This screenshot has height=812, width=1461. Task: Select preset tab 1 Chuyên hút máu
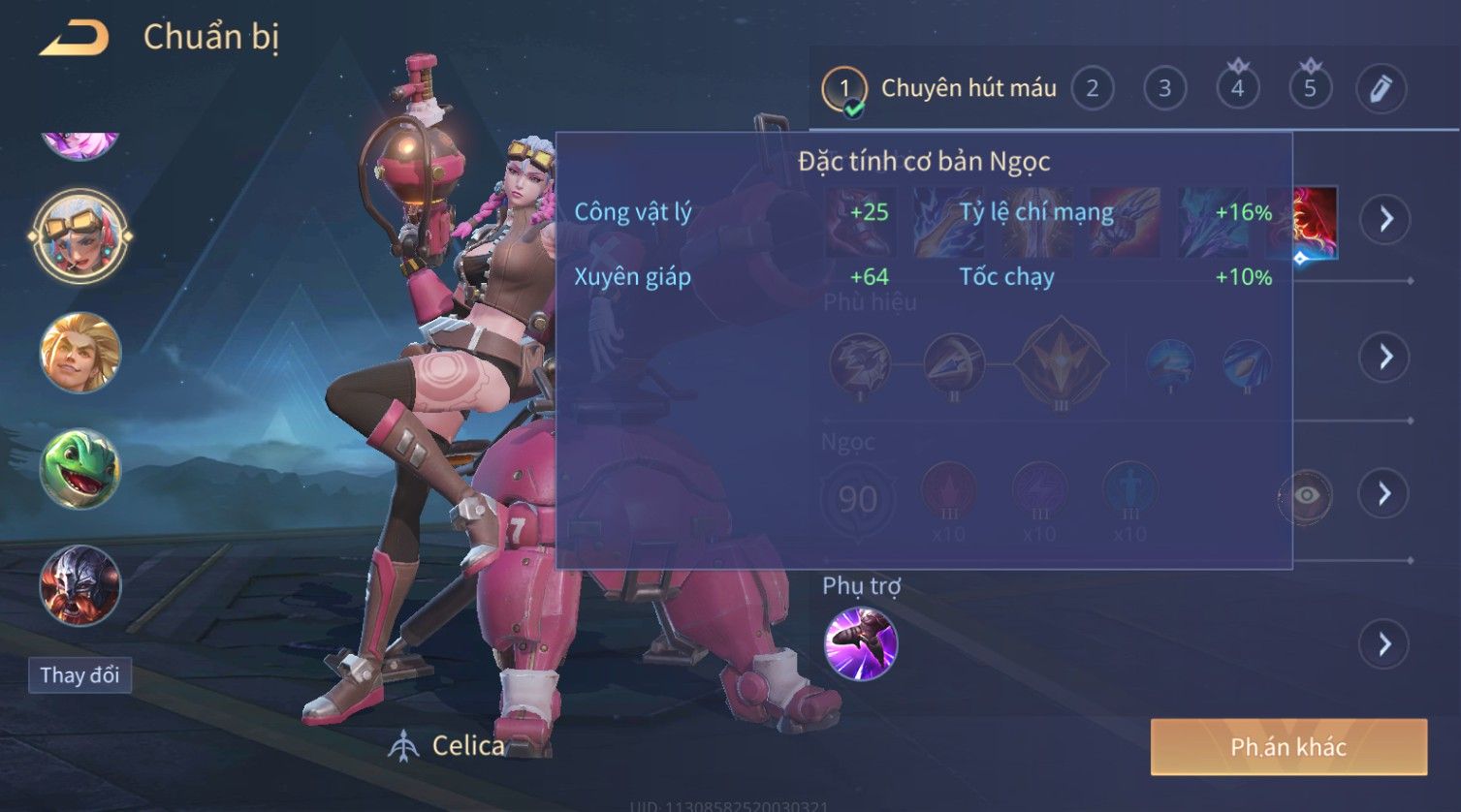939,89
